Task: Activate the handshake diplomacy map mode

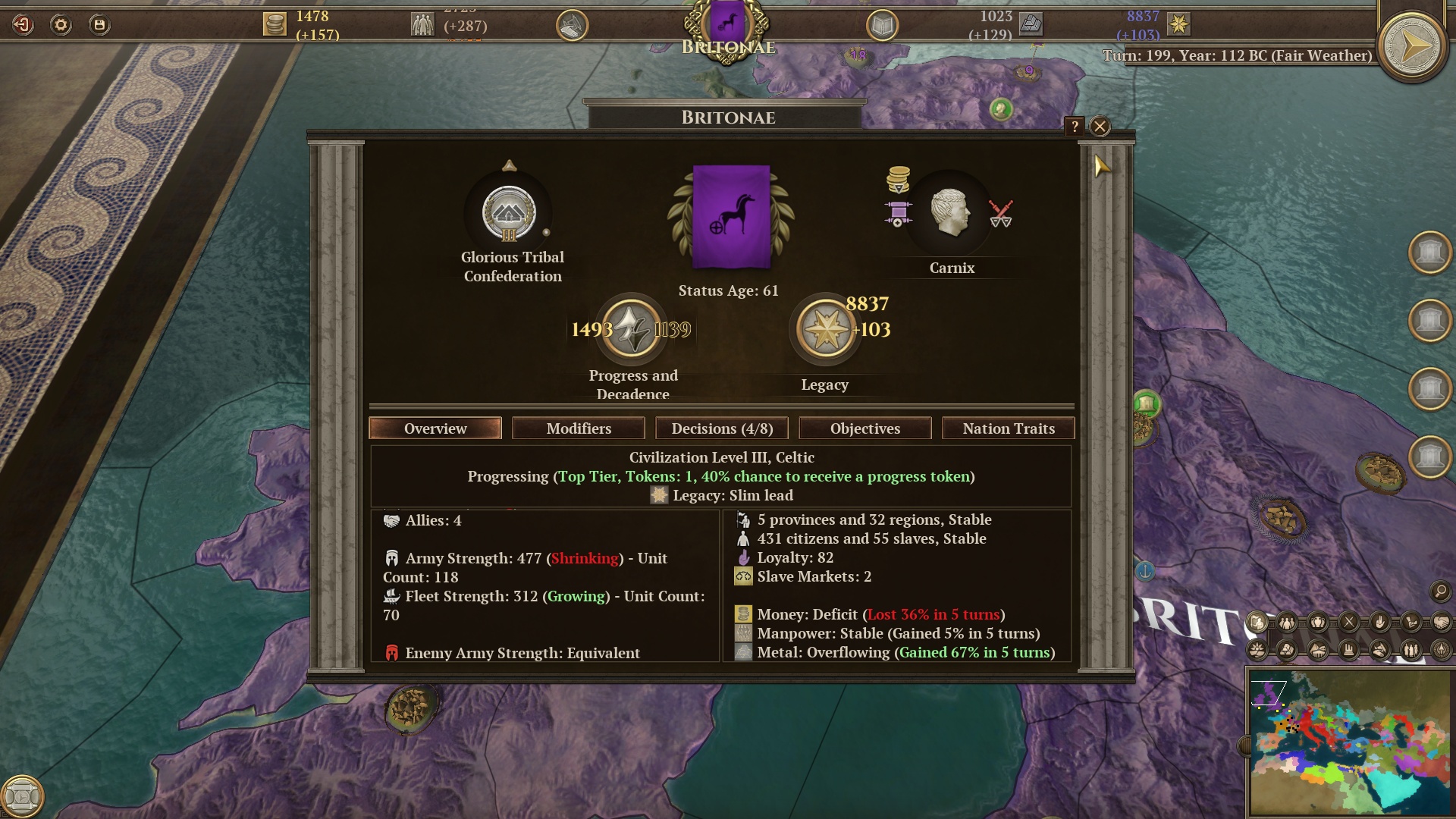Action: click(1441, 623)
